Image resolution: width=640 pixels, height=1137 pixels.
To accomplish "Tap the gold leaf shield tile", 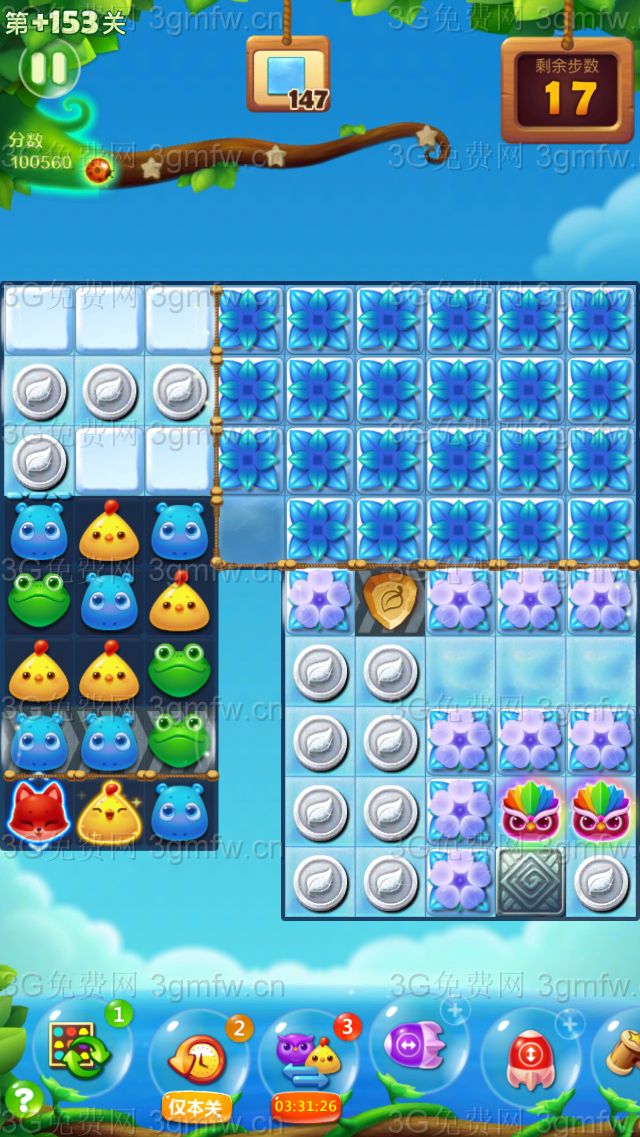I will 390,601.
